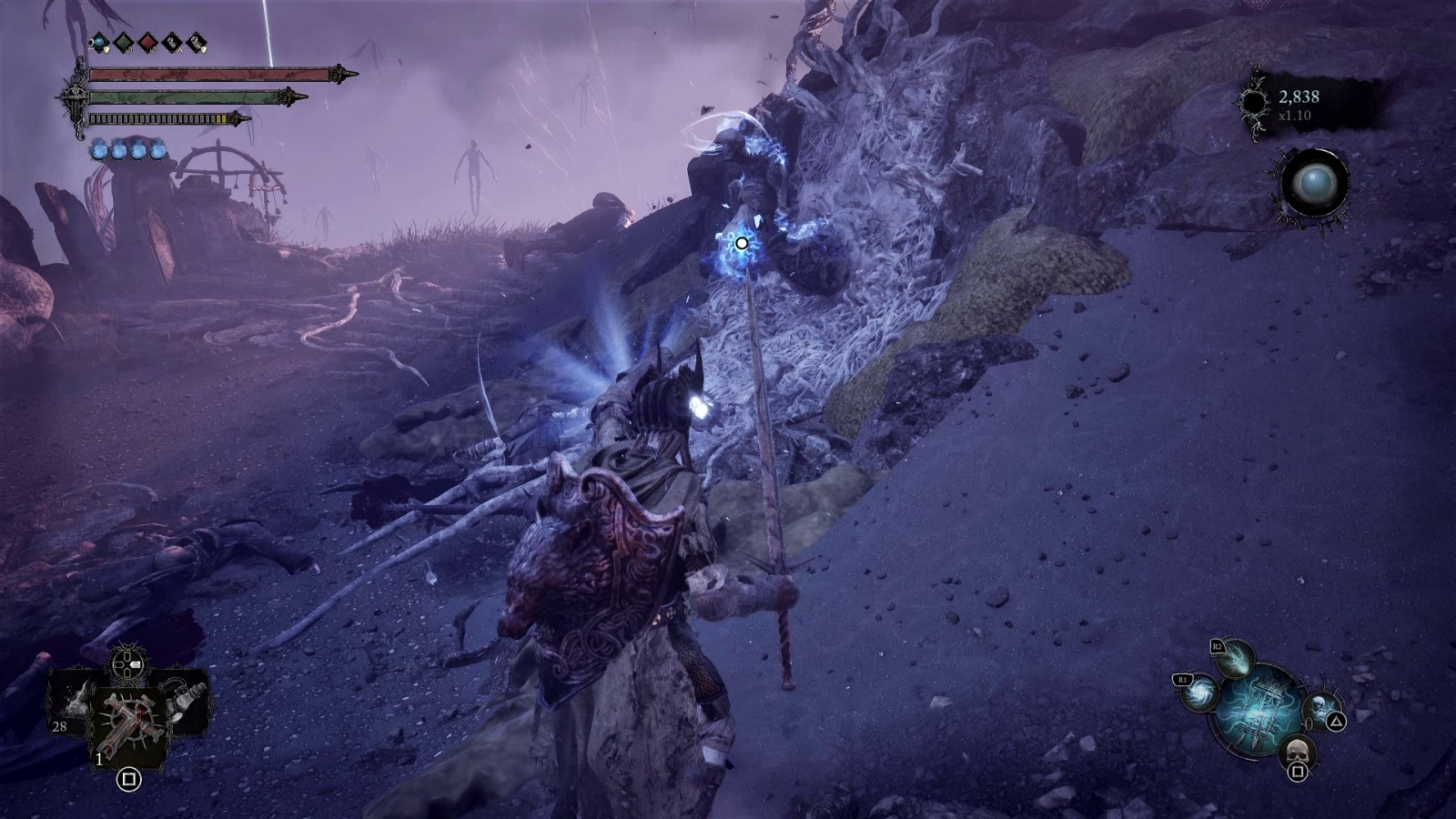1456x819 pixels.
Task: Open the Umbral Lamp indicator below the souls counter
Action: 1313,182
